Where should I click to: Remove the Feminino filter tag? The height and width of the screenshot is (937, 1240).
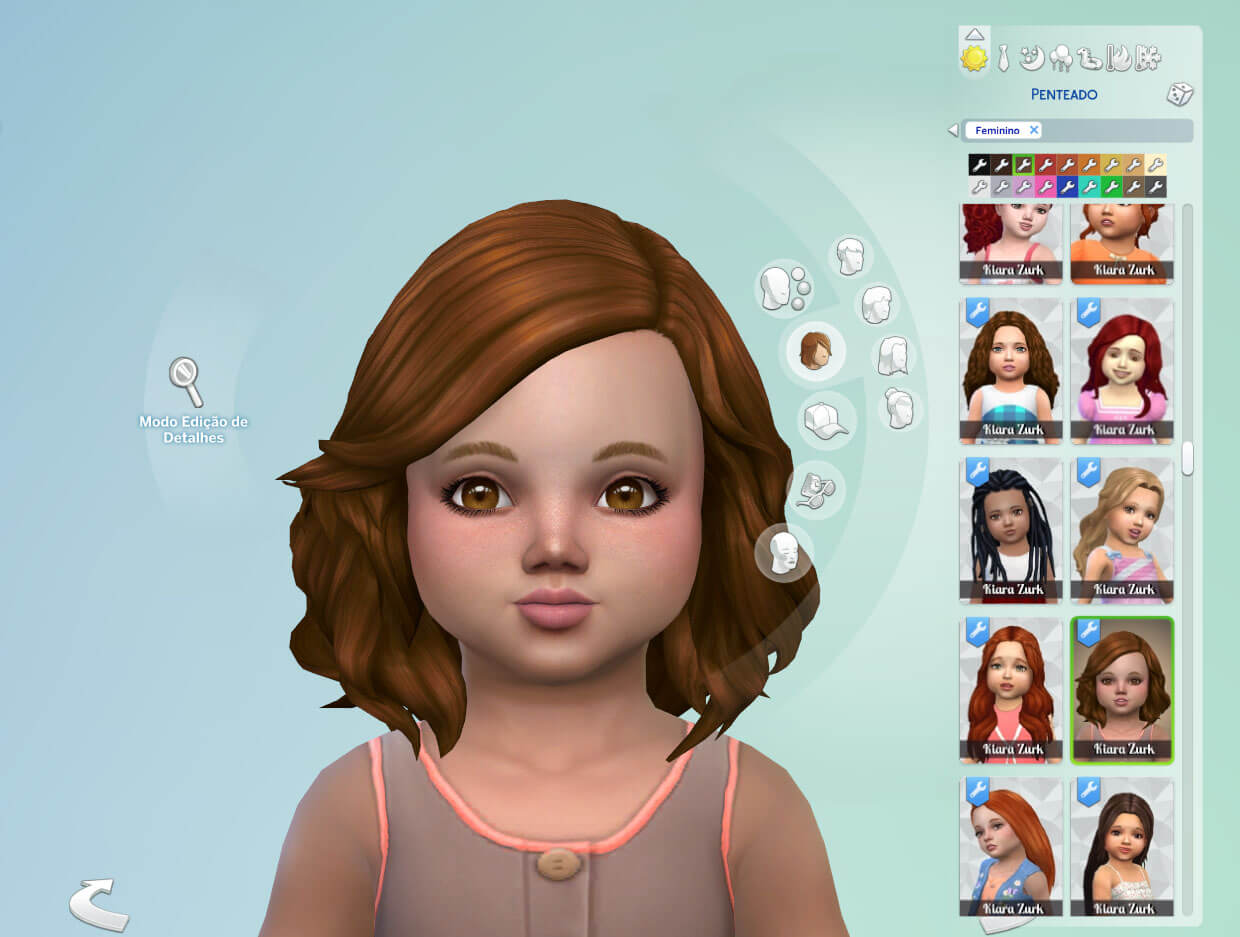coord(1034,130)
